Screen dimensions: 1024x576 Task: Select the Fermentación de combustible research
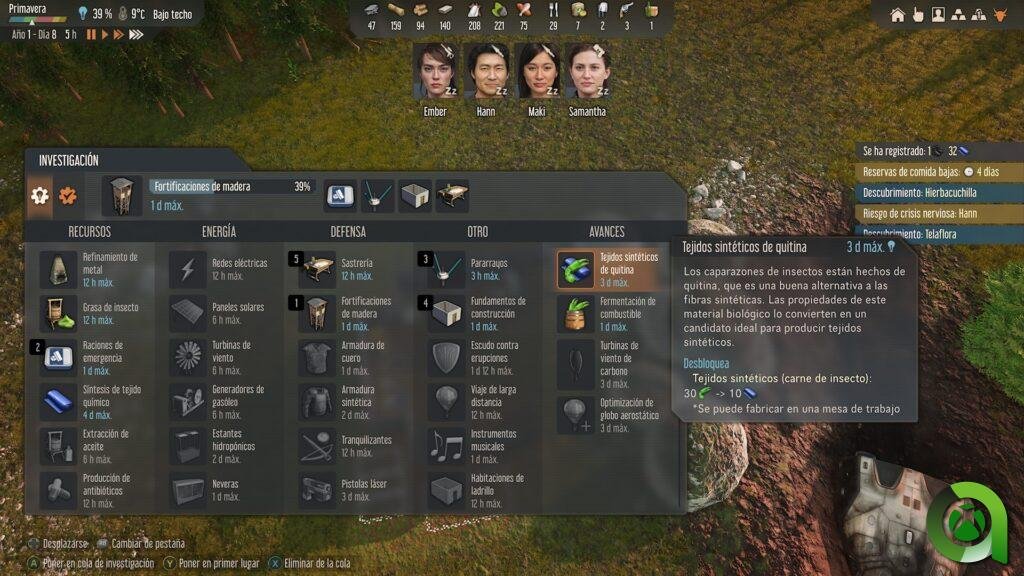pyautogui.click(x=576, y=313)
